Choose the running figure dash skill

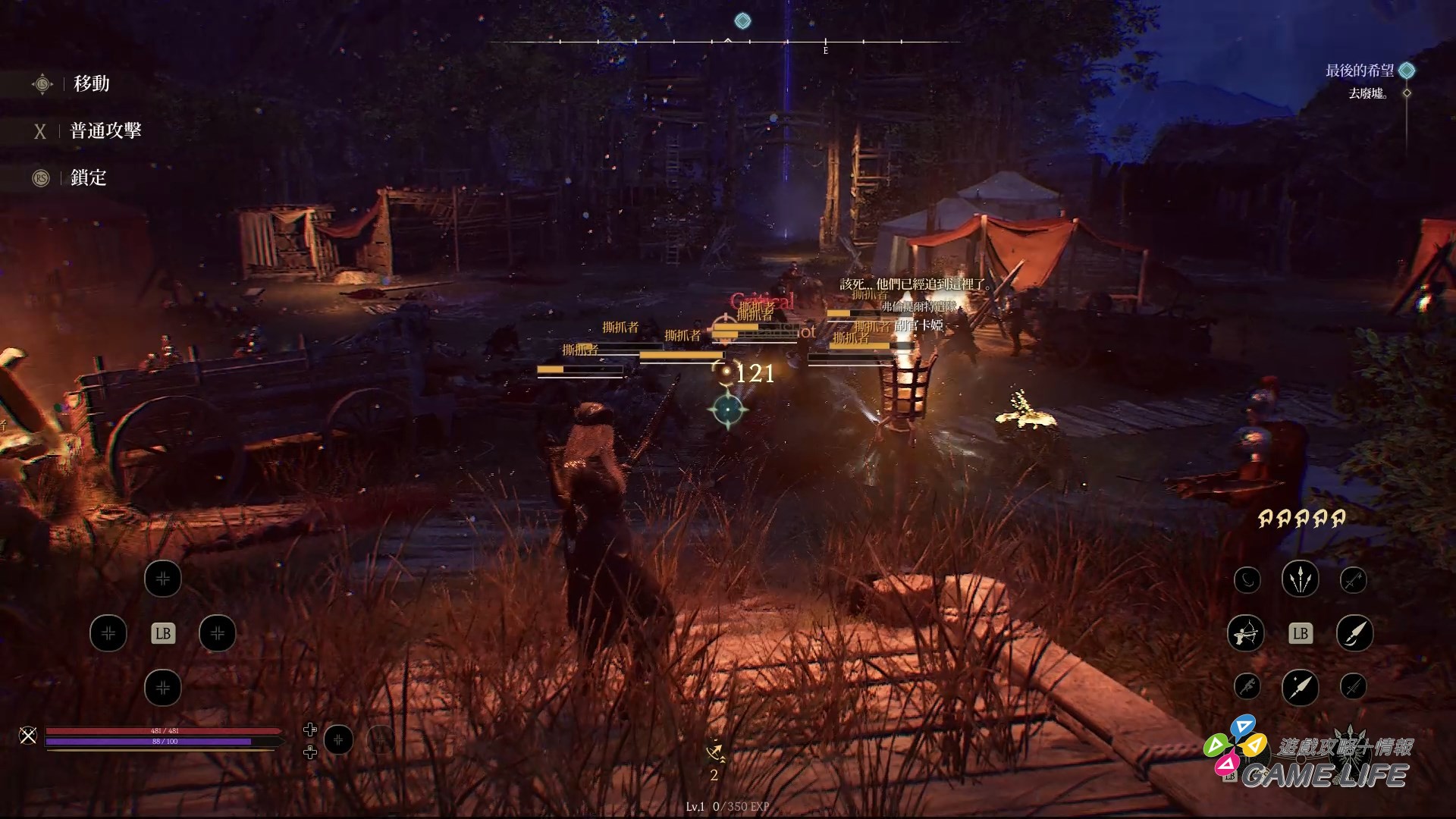(1247, 687)
